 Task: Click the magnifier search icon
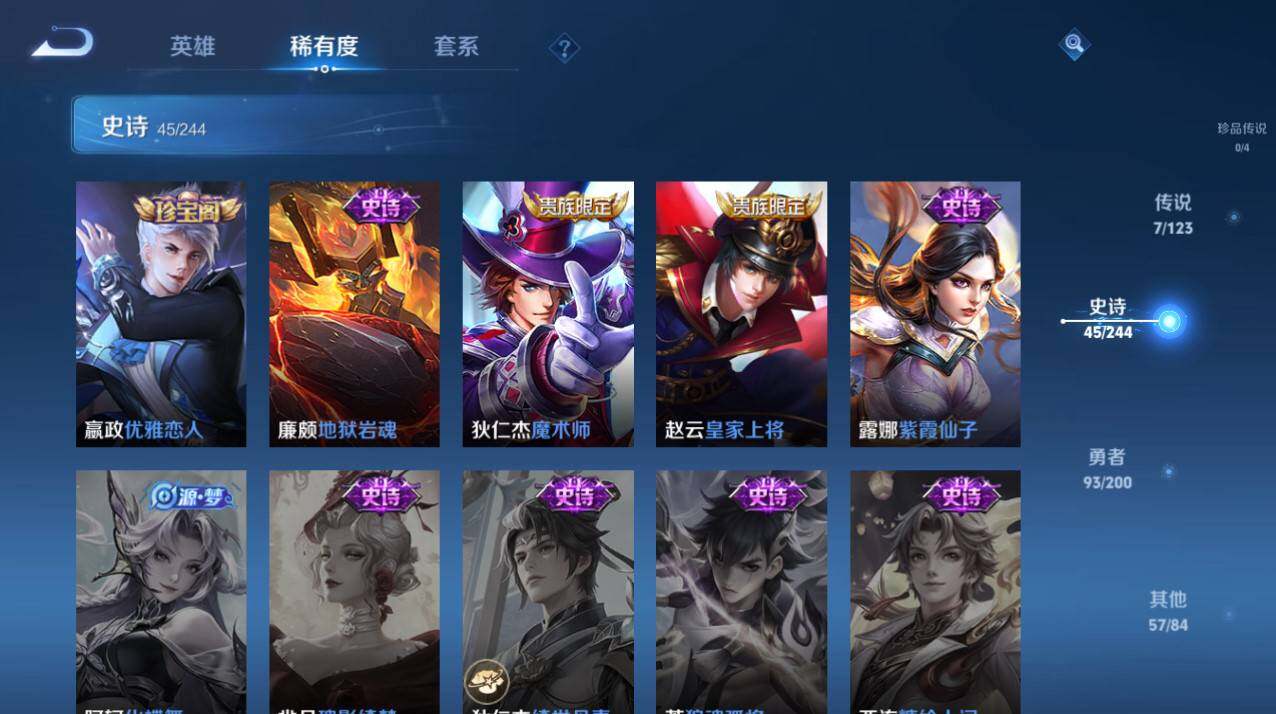(1074, 43)
